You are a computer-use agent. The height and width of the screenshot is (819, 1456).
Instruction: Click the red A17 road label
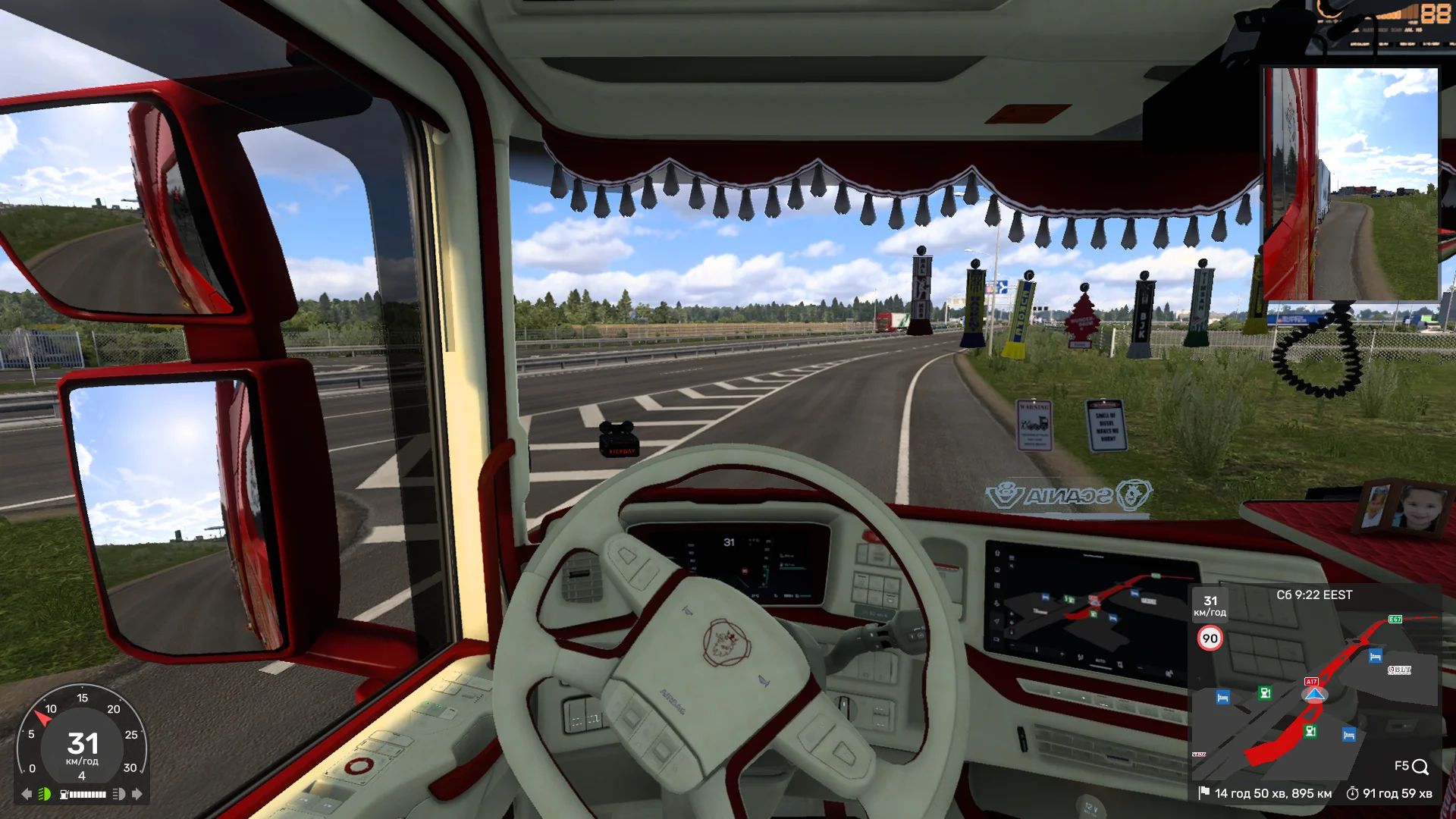coord(1311,682)
